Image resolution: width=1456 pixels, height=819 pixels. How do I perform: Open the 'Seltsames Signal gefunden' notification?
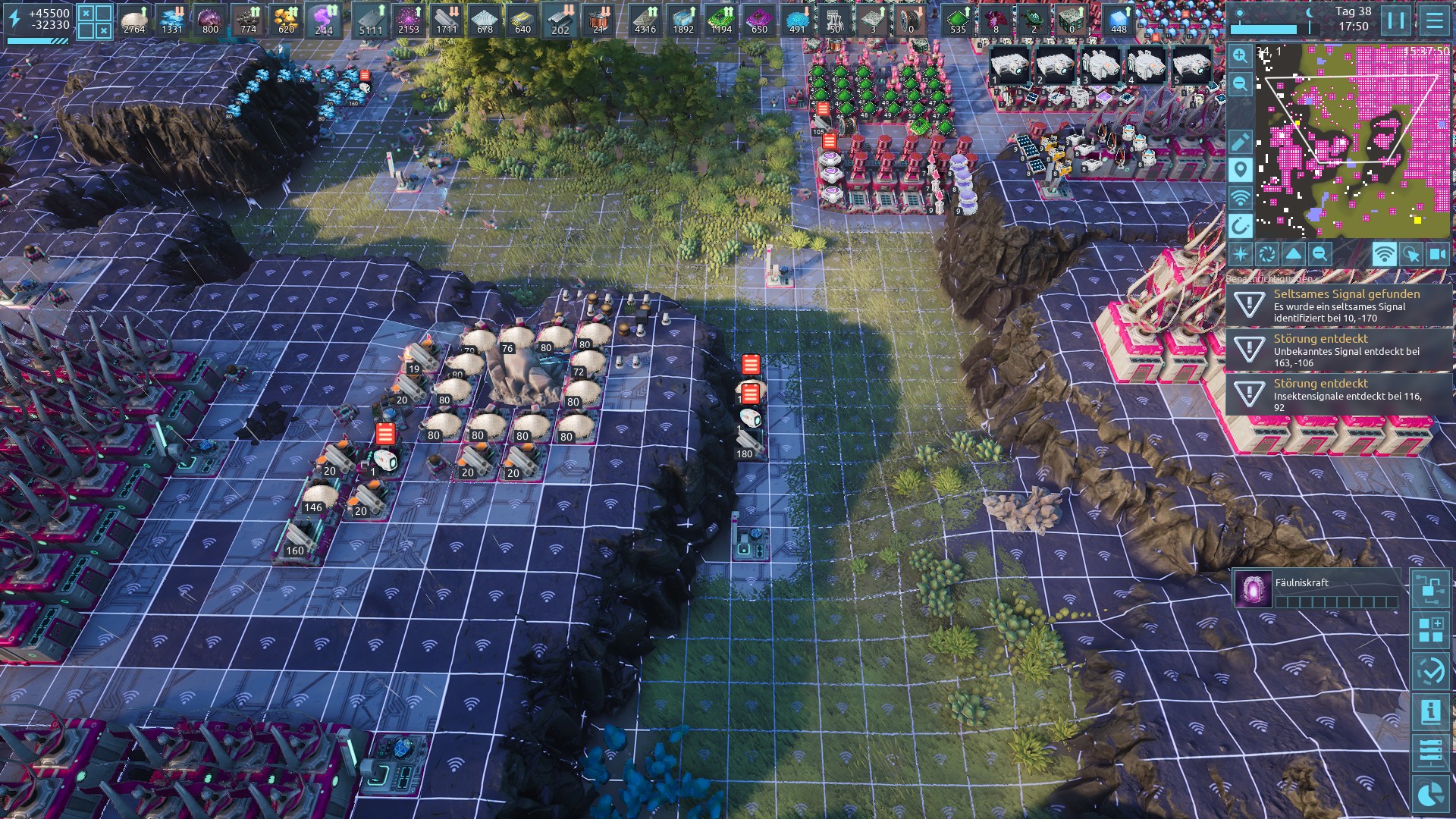pos(1338,305)
